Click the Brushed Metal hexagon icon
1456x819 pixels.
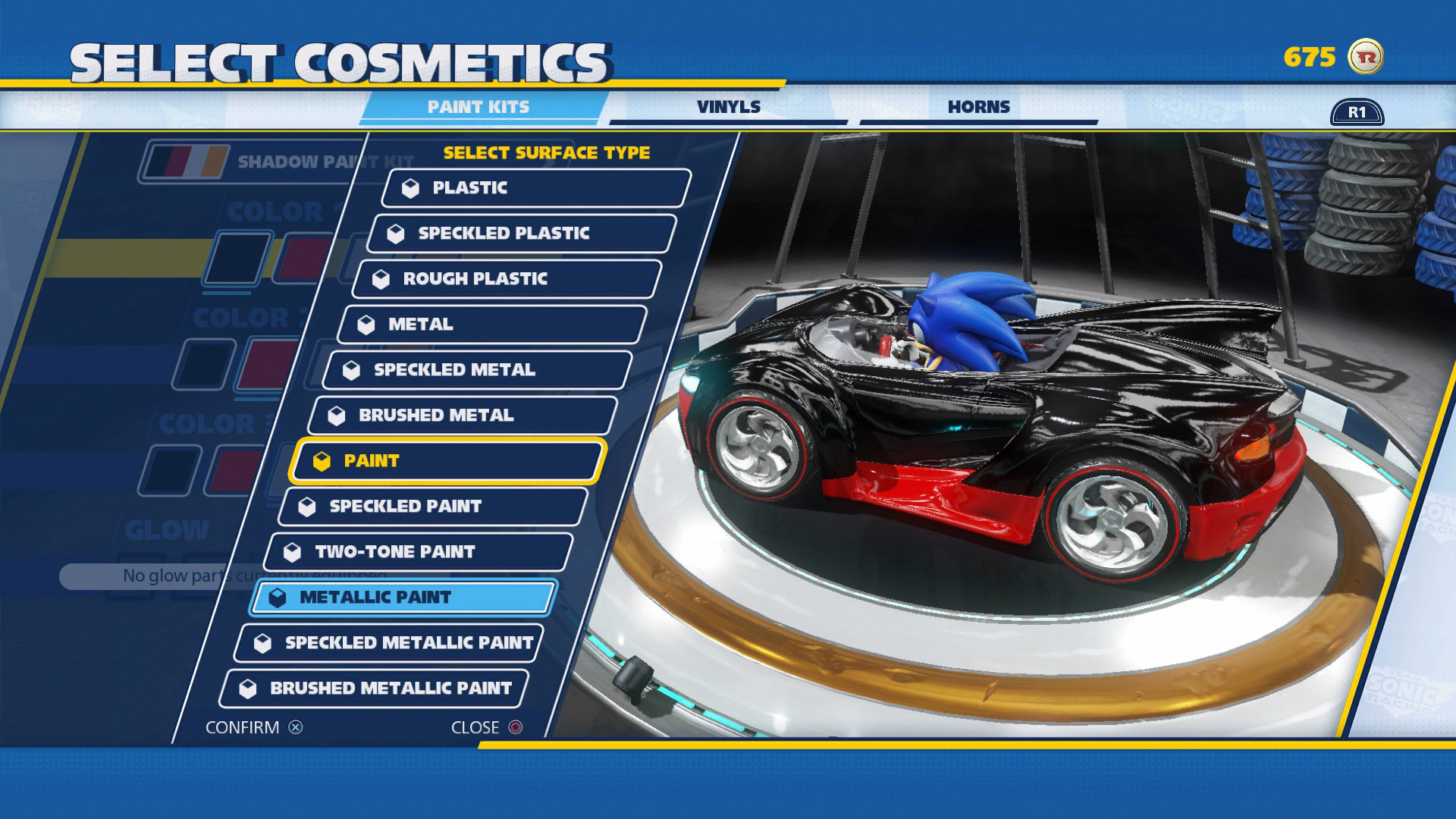click(338, 415)
